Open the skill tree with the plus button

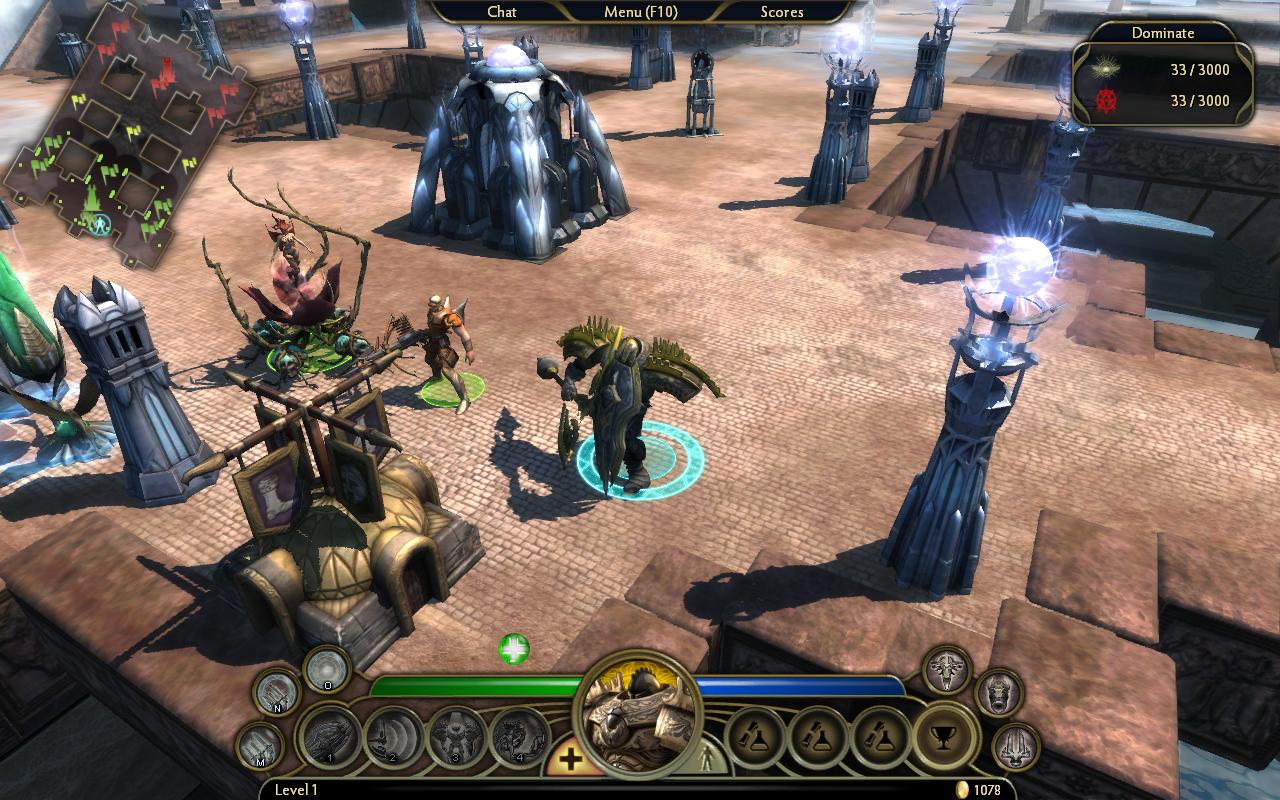[570, 760]
